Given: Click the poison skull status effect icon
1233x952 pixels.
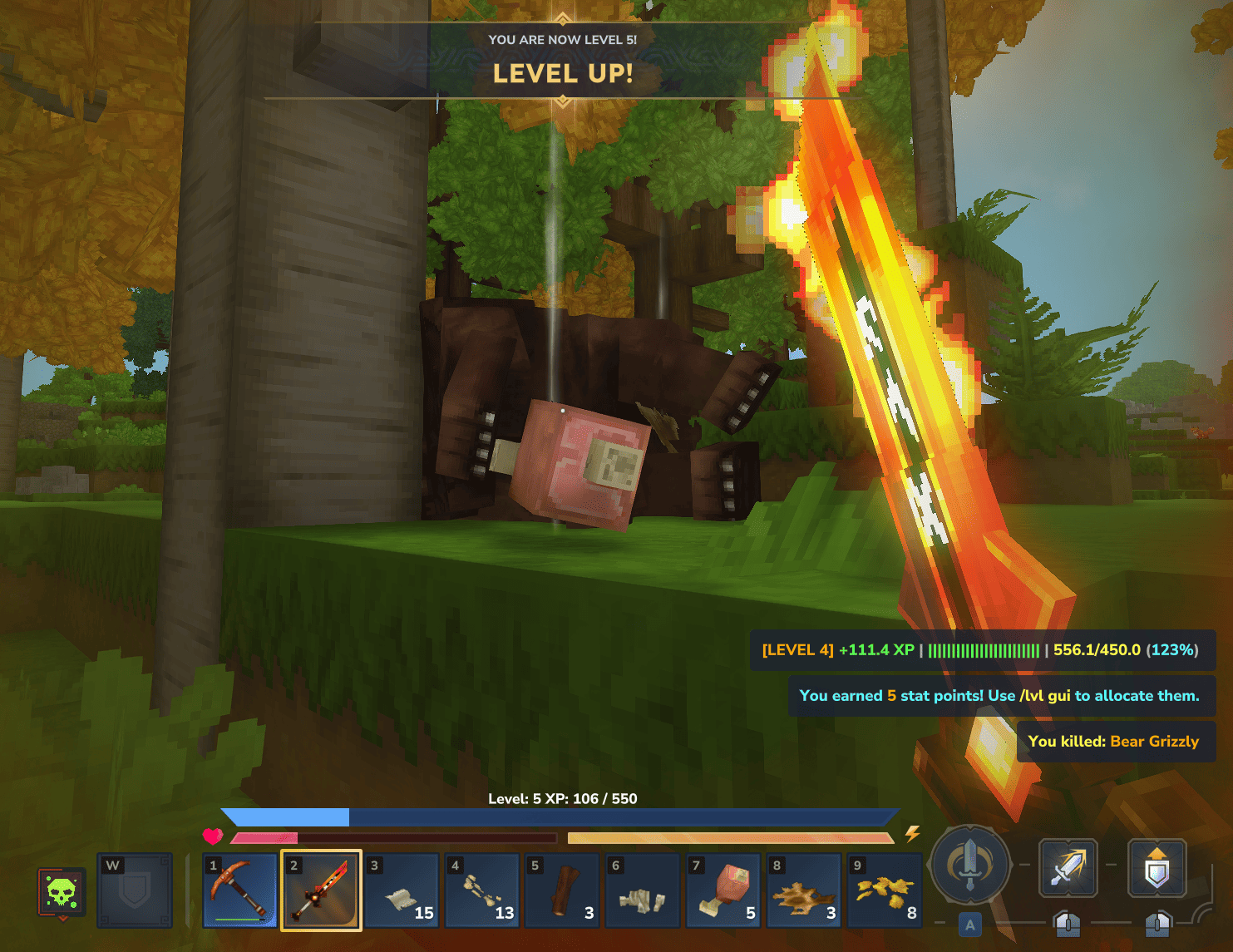Looking at the screenshot, I should 62,891.
